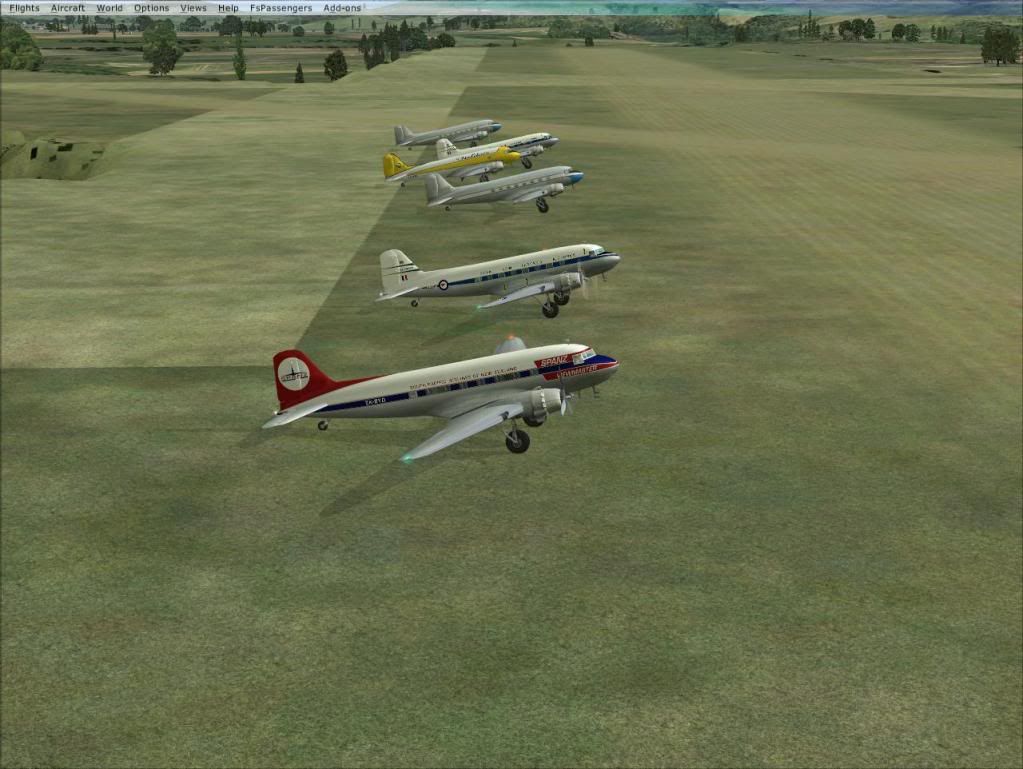Screen dimensions: 1023x769
Task: Open the FsPassengers menu
Action: (x=280, y=8)
